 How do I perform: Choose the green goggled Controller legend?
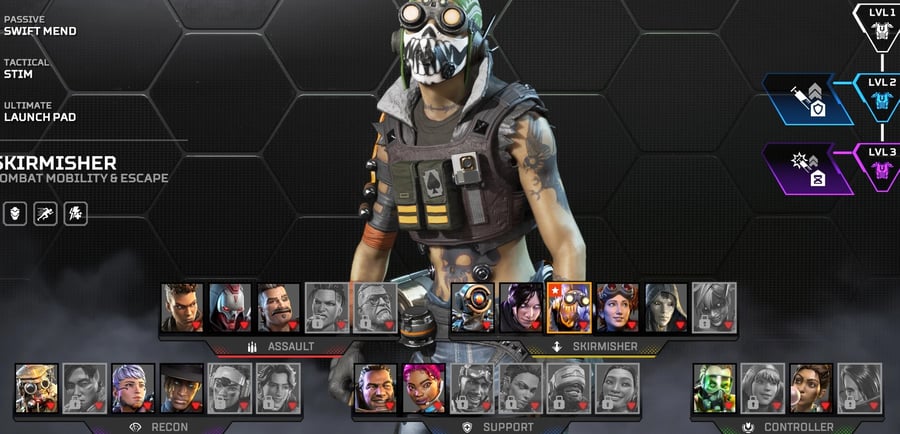point(714,387)
